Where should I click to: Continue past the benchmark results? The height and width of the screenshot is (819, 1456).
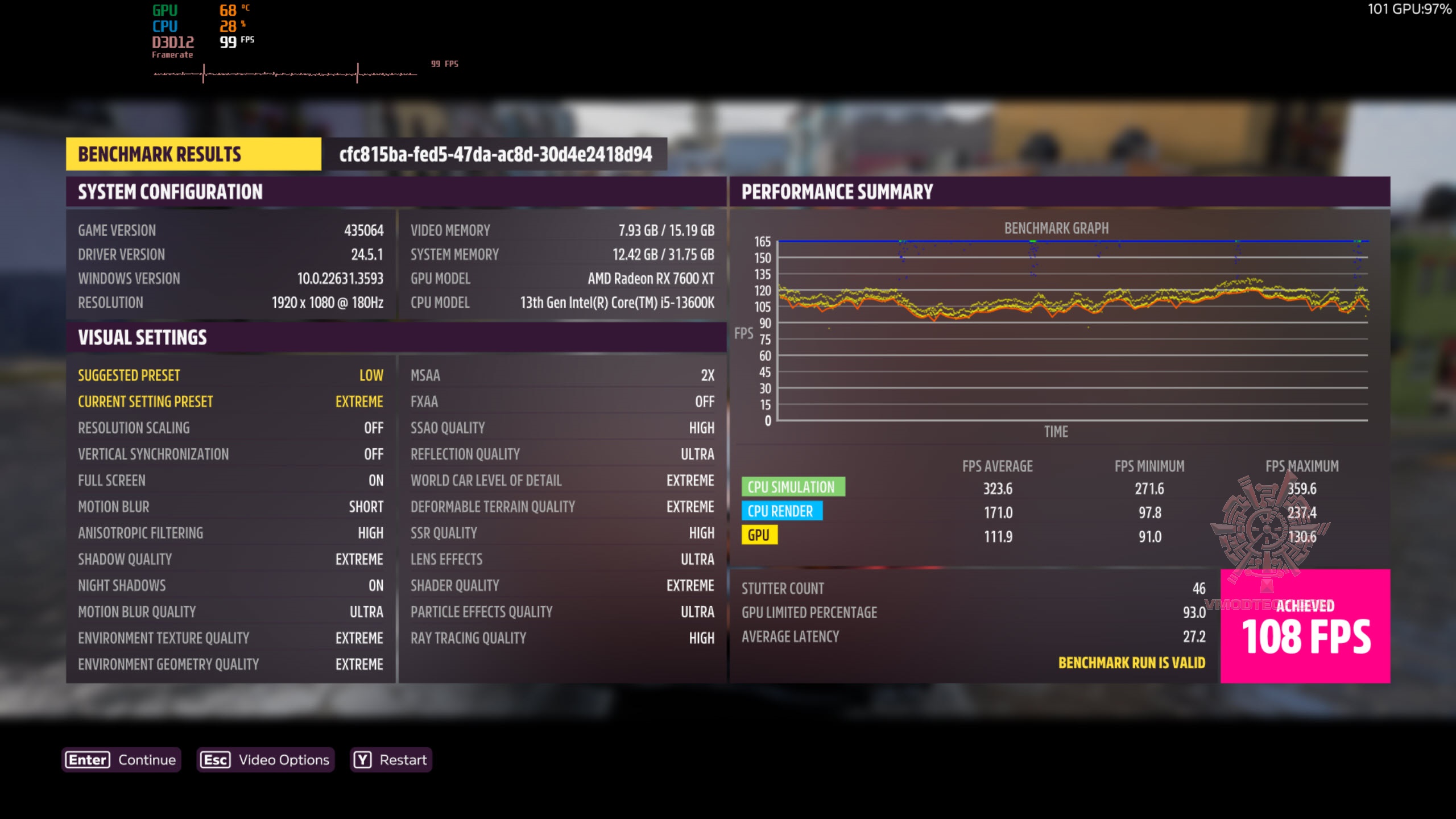click(x=121, y=760)
